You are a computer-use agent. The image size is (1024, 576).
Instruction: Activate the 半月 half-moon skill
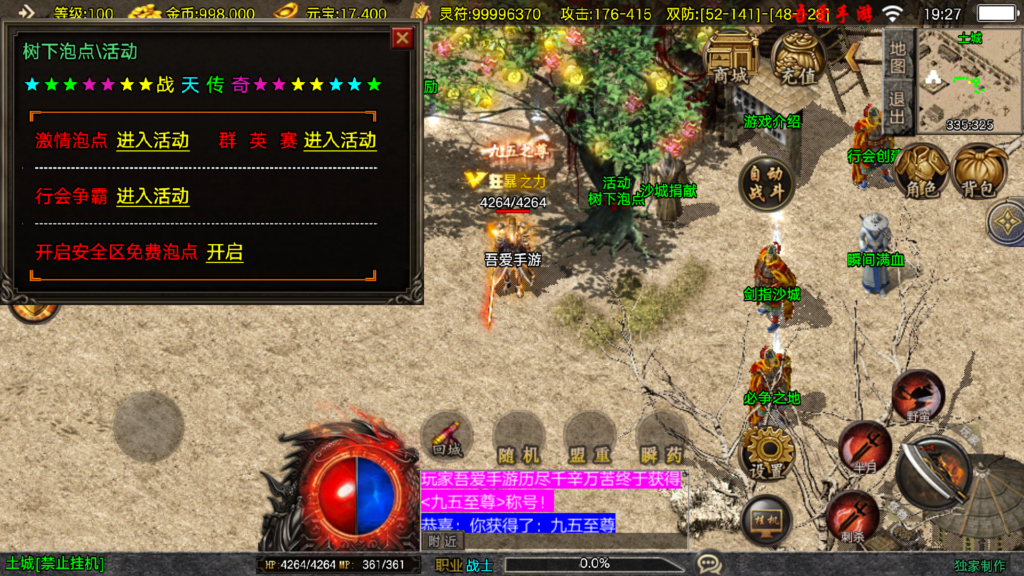point(864,445)
